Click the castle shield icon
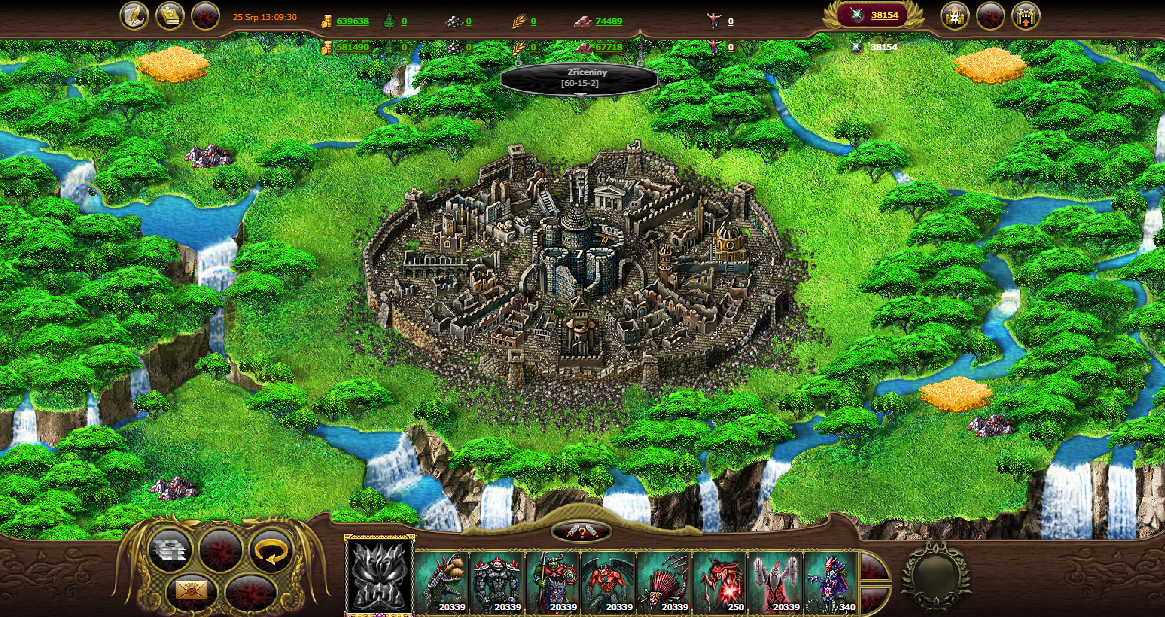 tap(1025, 16)
